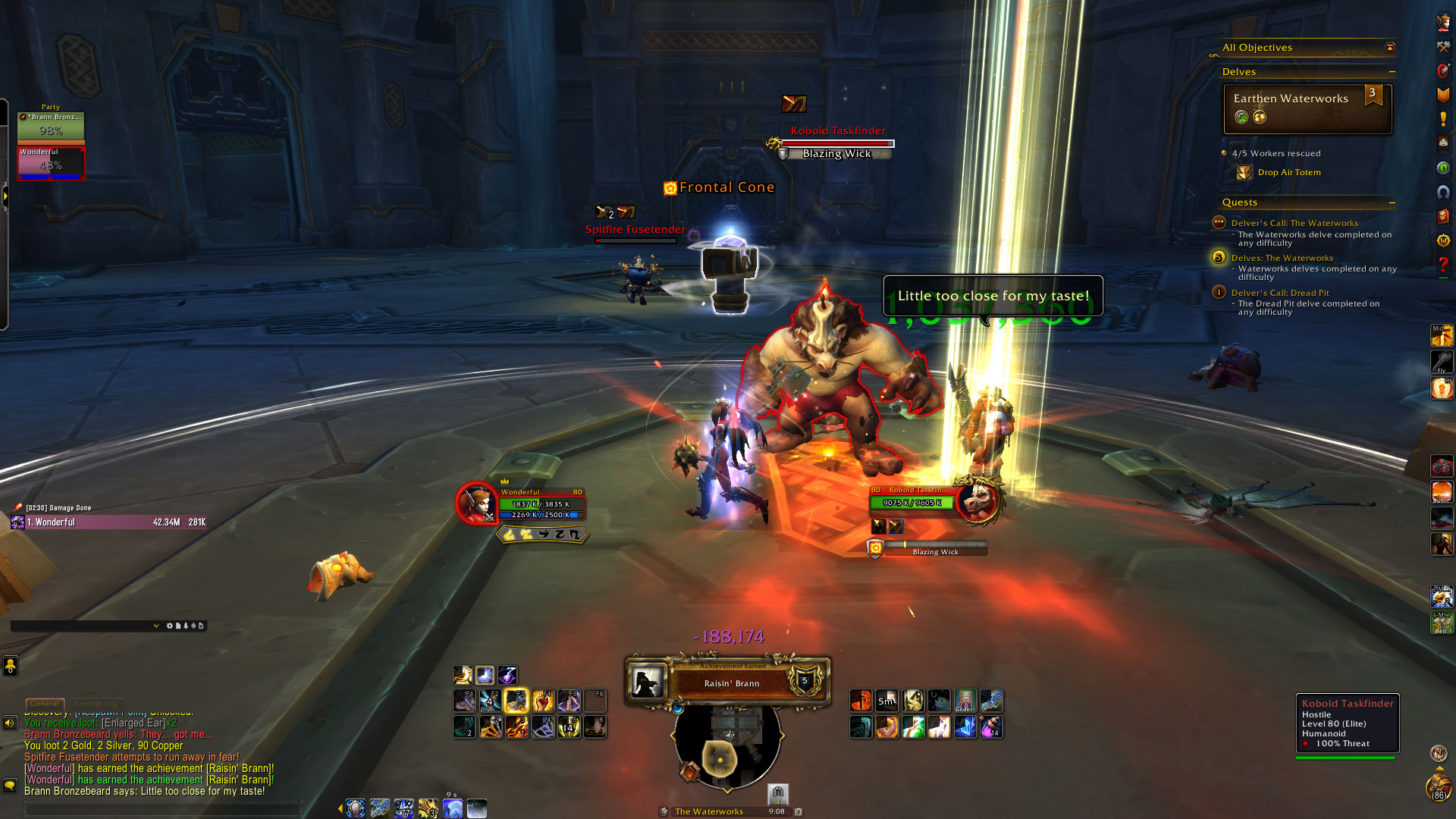Use the purple potion with 14 charges
1456x819 pixels.
click(991, 727)
